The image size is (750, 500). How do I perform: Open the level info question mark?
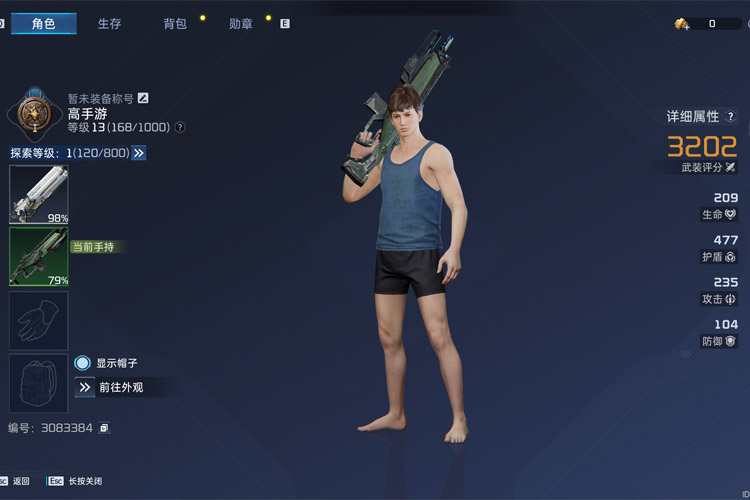pos(180,128)
